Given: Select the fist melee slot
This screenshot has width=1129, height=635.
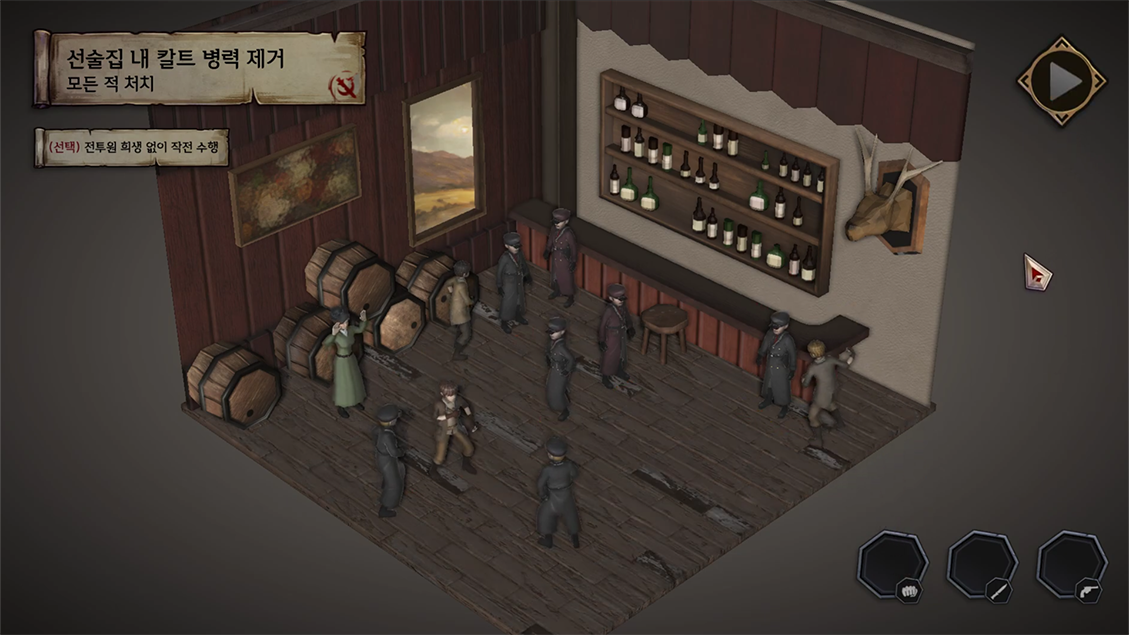Looking at the screenshot, I should (892, 565).
